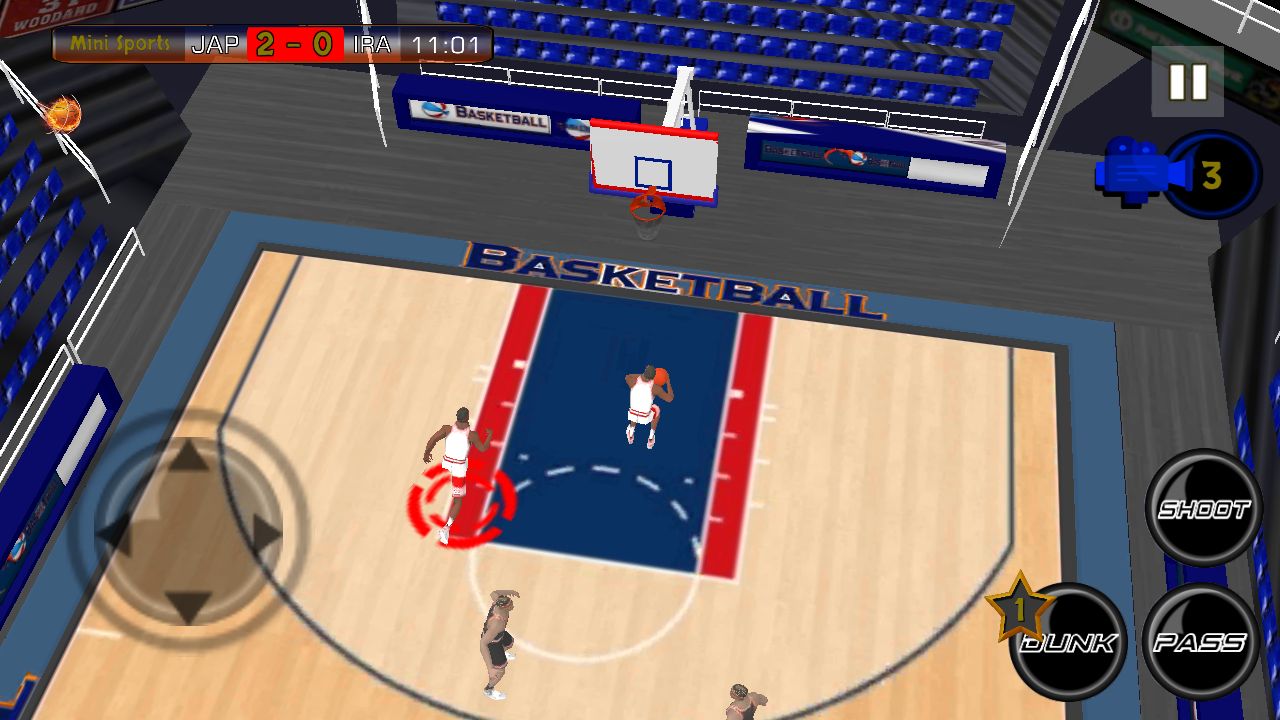Click the match timer showing 11:01

[445, 44]
